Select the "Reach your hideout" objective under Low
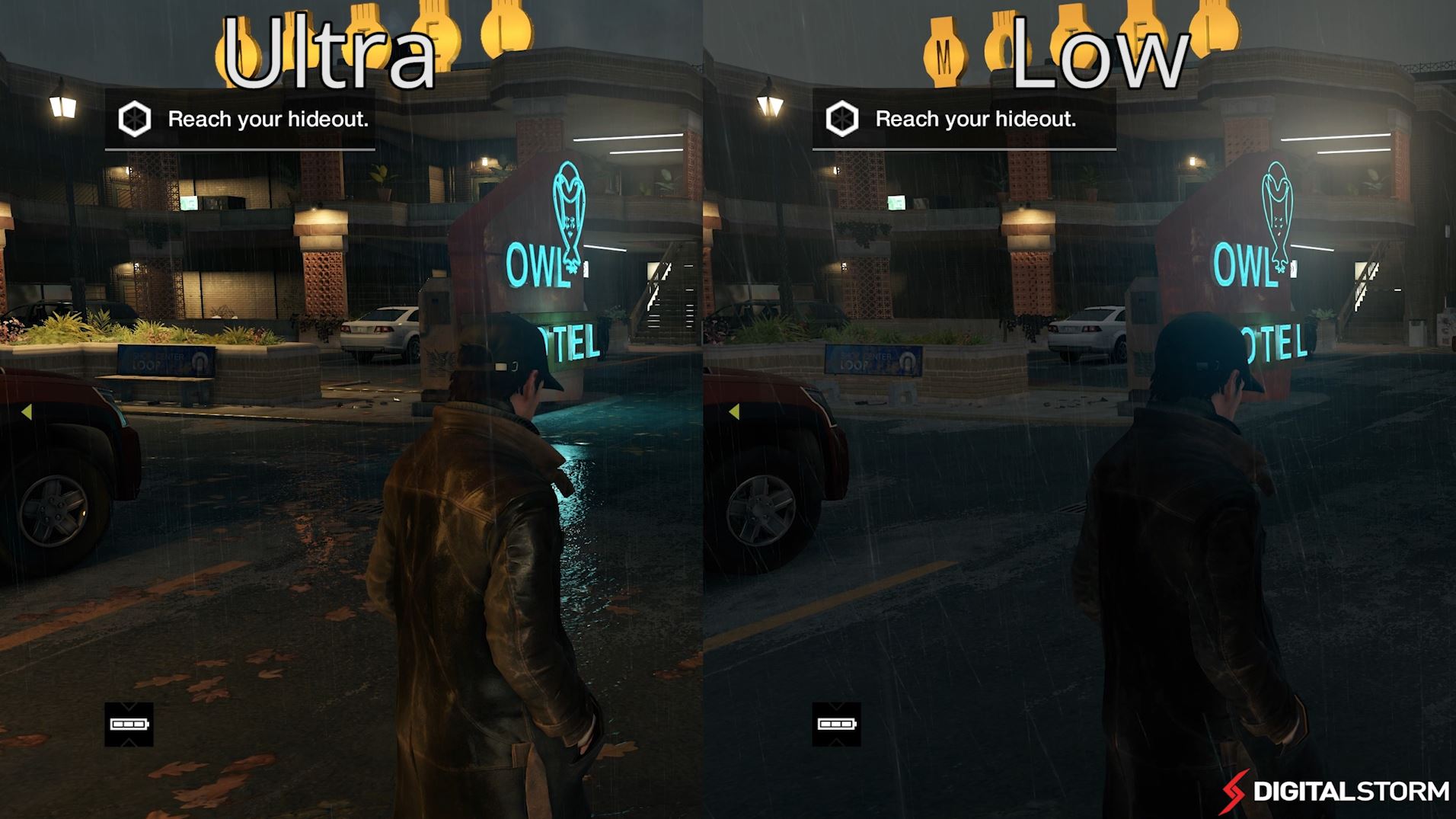The height and width of the screenshot is (819, 1456). (x=975, y=120)
